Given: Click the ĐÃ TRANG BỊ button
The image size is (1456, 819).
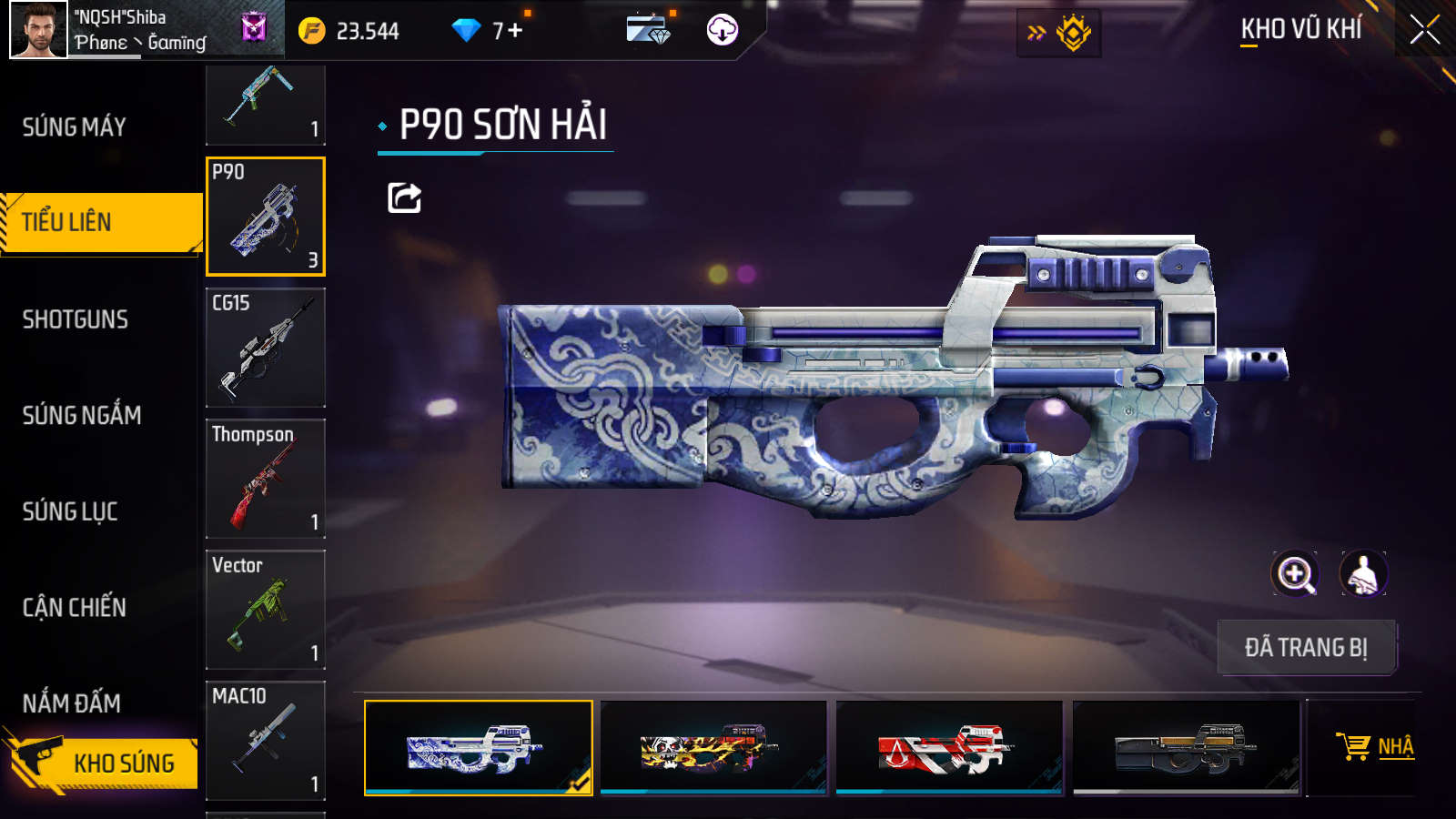Looking at the screenshot, I should click(1306, 648).
